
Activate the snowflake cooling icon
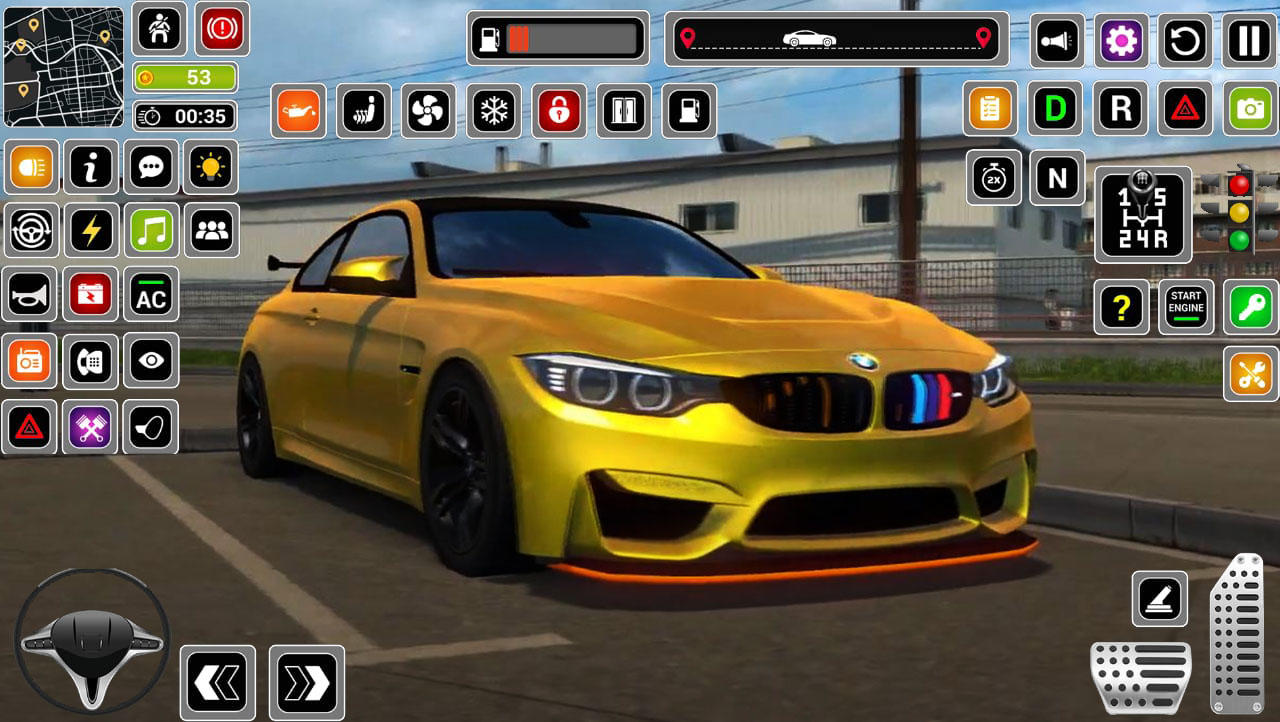pos(494,110)
